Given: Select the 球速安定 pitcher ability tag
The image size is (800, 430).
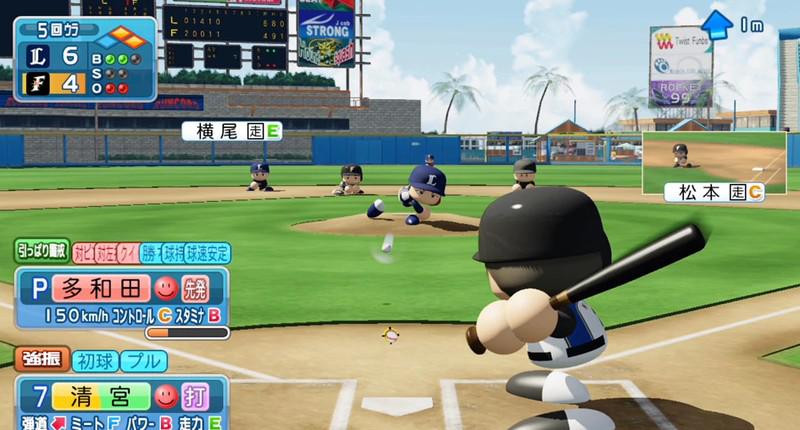Looking at the screenshot, I should click(x=207, y=253).
